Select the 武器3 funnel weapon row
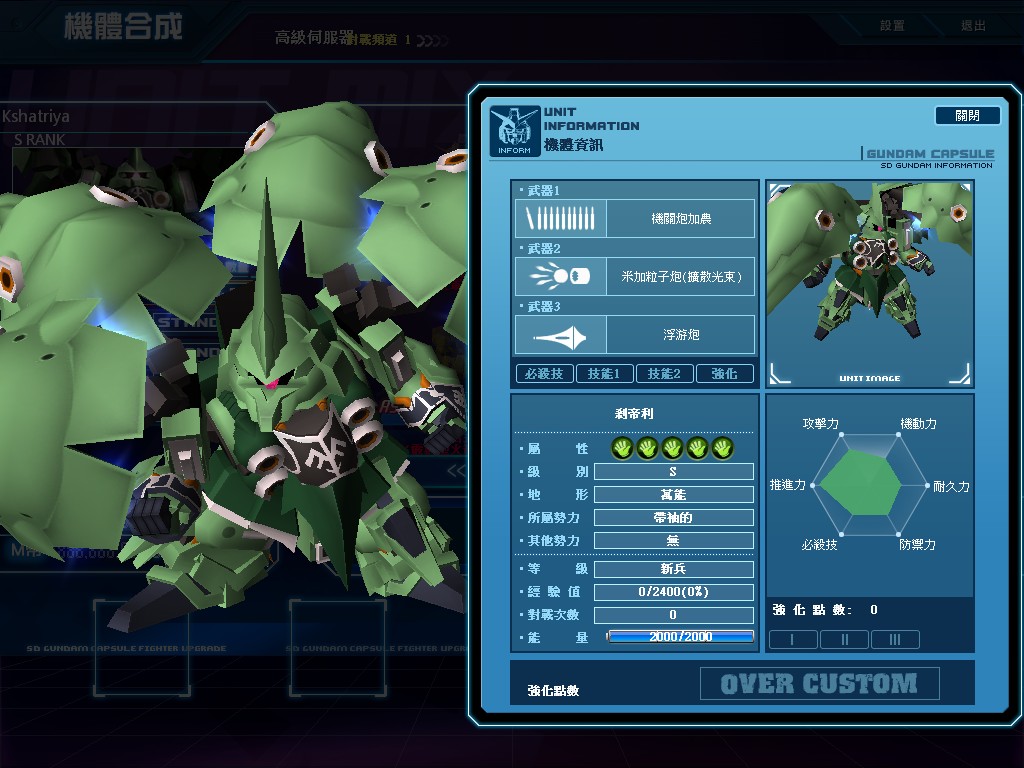Viewport: 1024px width, 768px height. [x=635, y=334]
